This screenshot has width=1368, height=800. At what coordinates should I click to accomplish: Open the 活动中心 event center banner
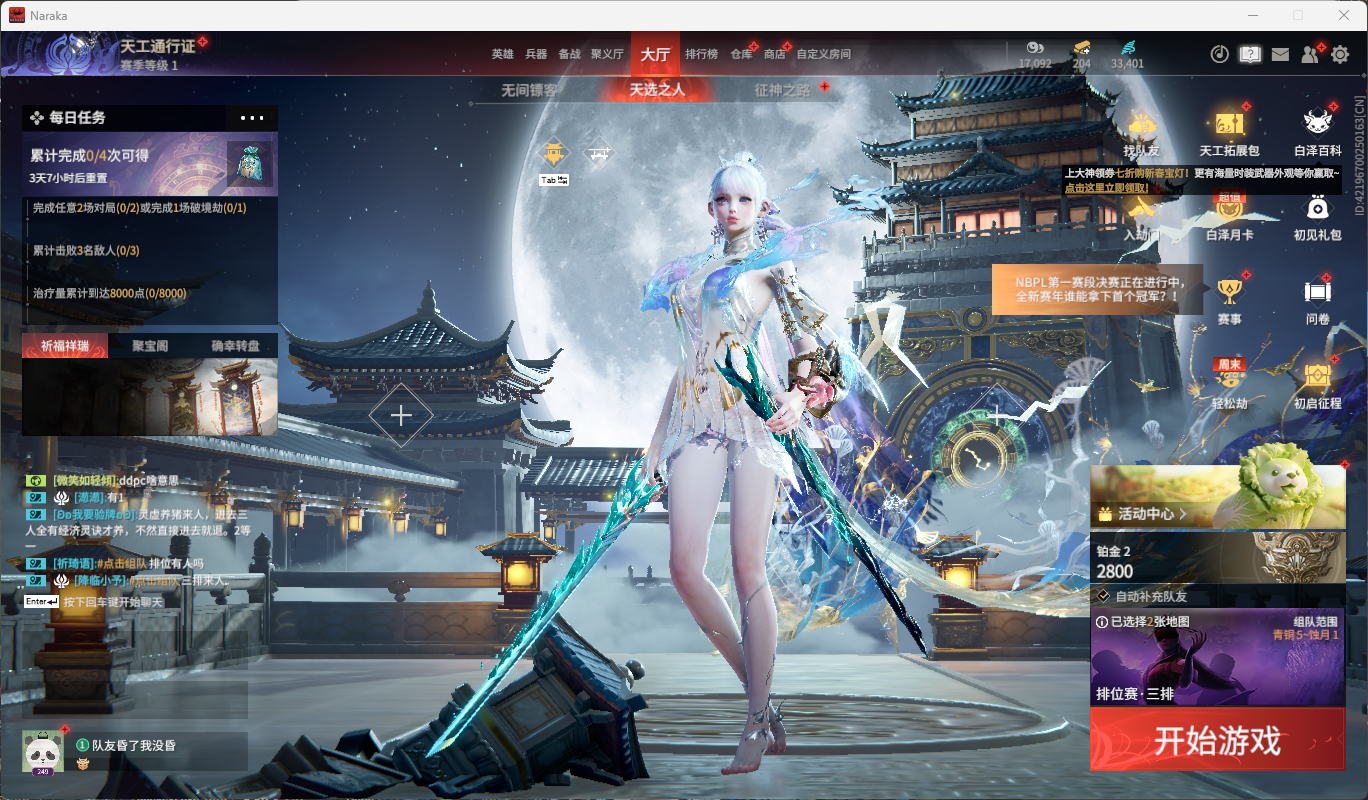coord(1217,498)
